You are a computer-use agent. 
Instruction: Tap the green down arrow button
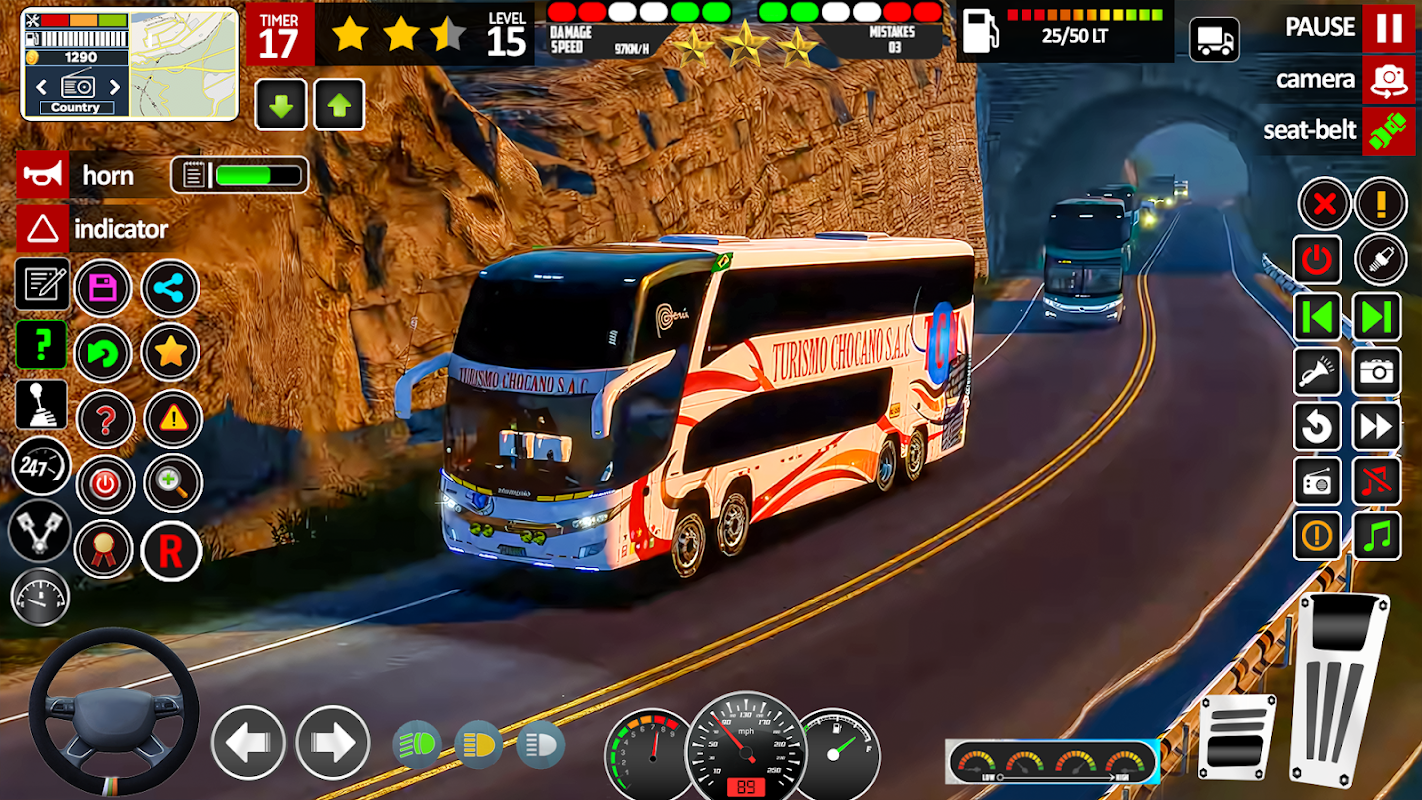point(281,105)
